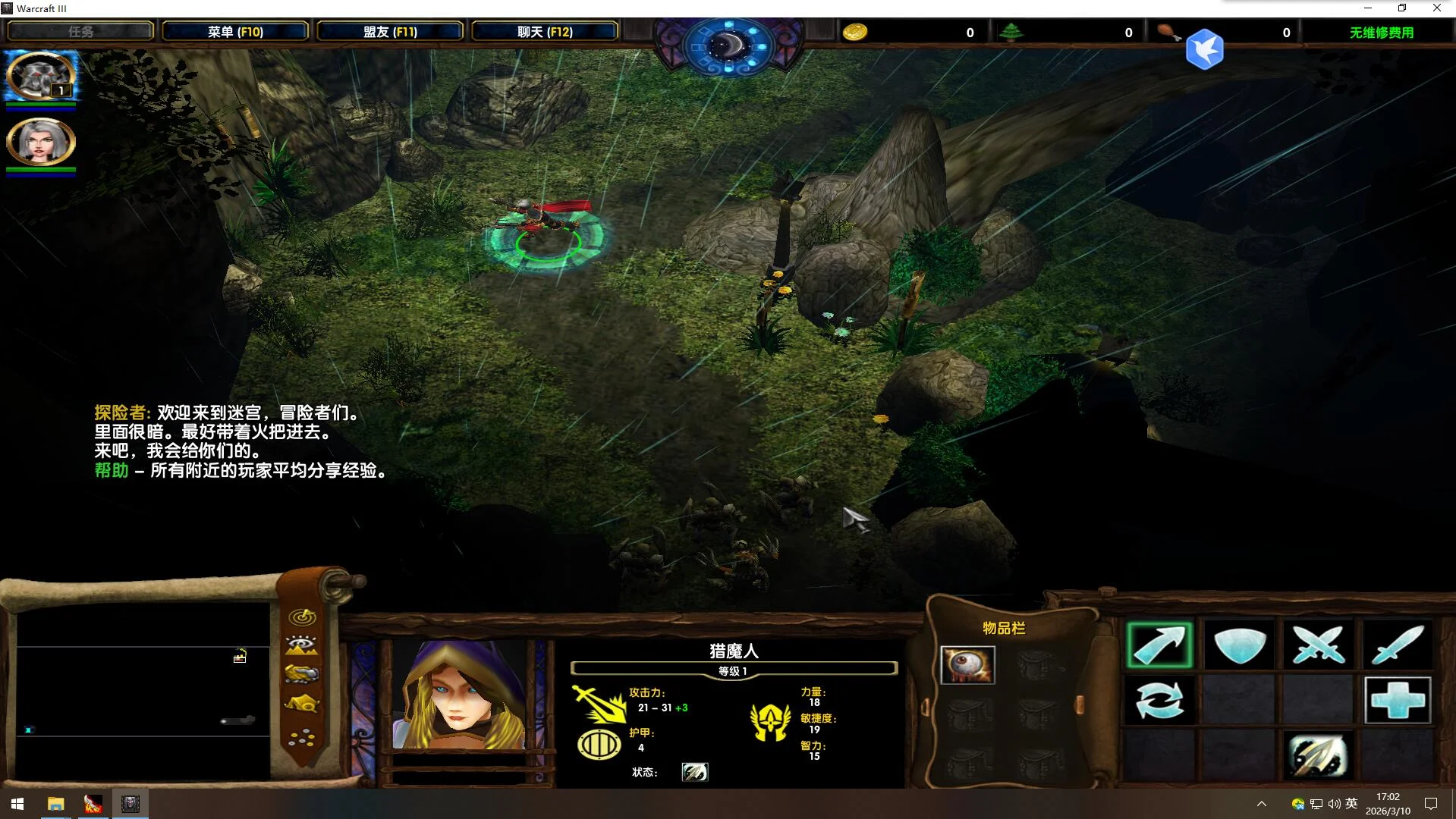
Task: Open the 盟友 (F11) allies panel
Action: (x=390, y=32)
